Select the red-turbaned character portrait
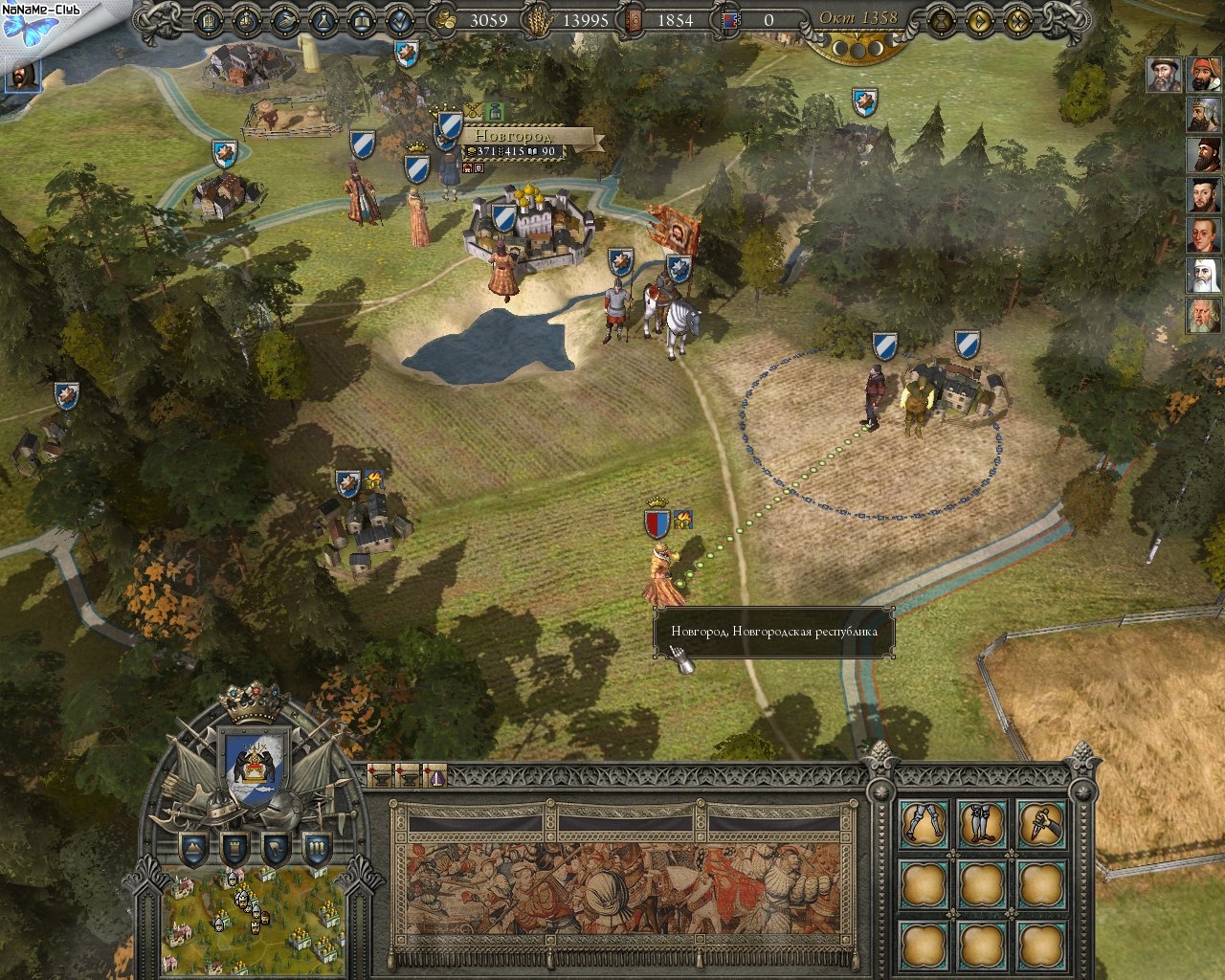 click(1202, 75)
